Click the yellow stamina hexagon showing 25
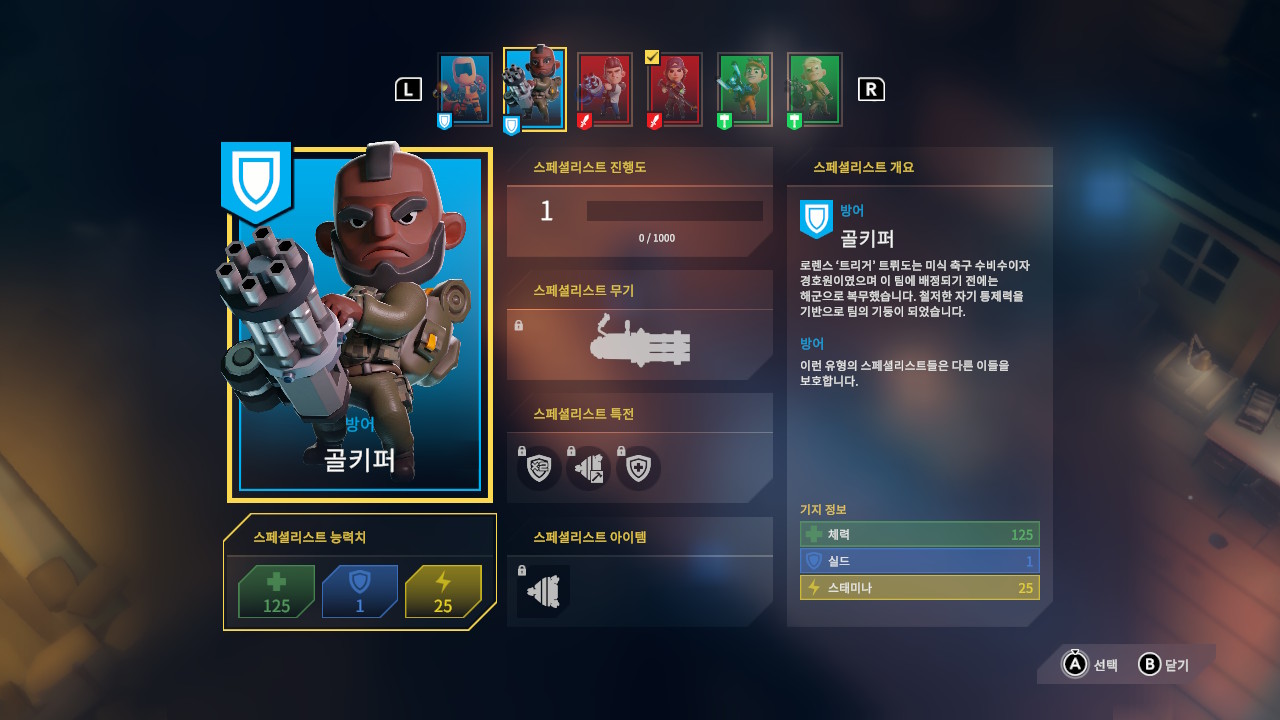The width and height of the screenshot is (1280, 720). pos(444,592)
